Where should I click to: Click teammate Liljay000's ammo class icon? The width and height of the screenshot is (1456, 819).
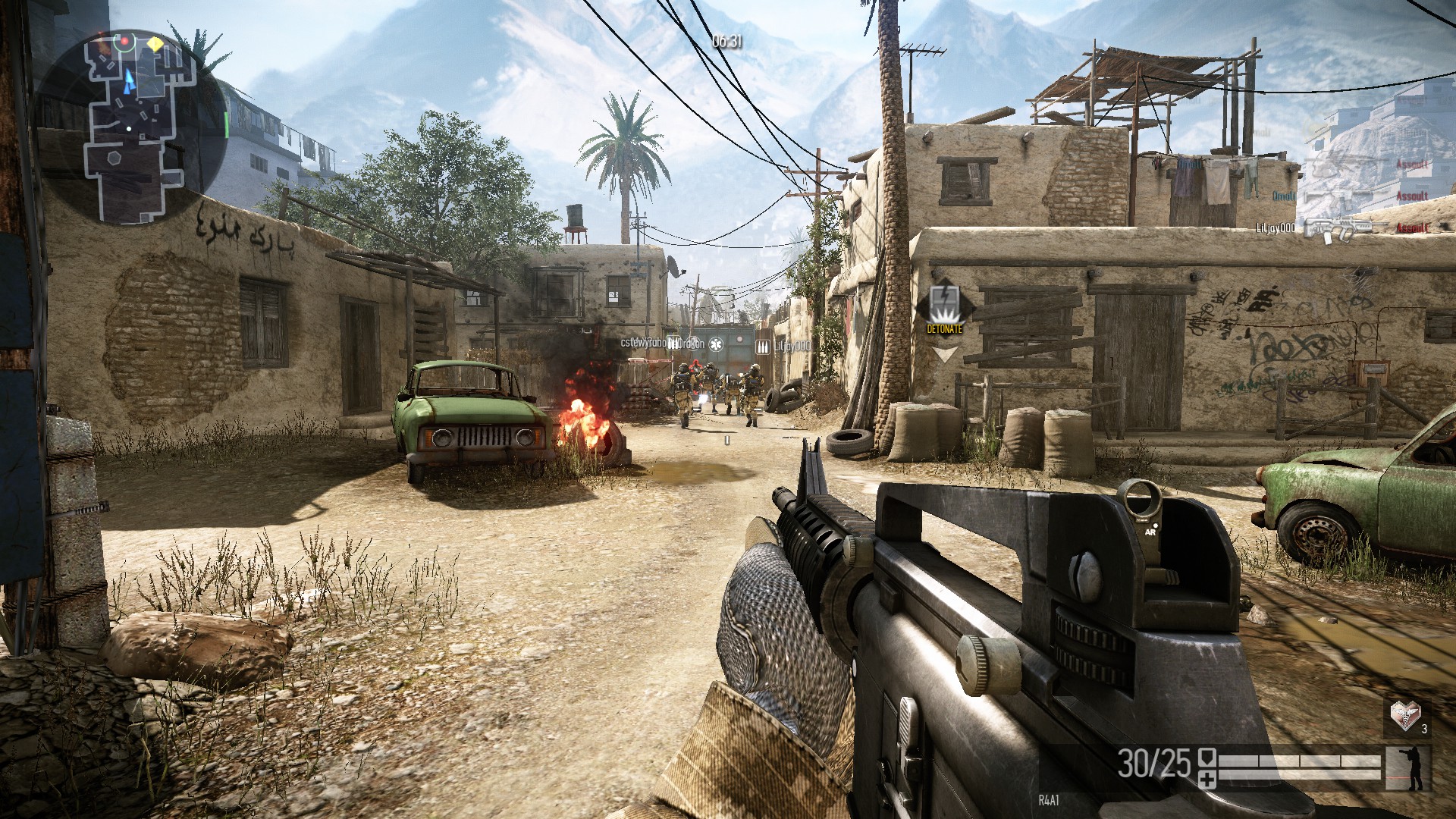coord(763,346)
